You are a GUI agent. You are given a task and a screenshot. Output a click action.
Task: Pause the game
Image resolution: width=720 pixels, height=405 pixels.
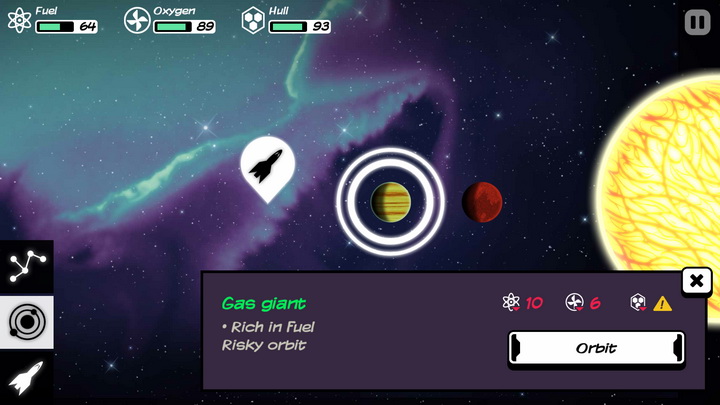[x=697, y=22]
